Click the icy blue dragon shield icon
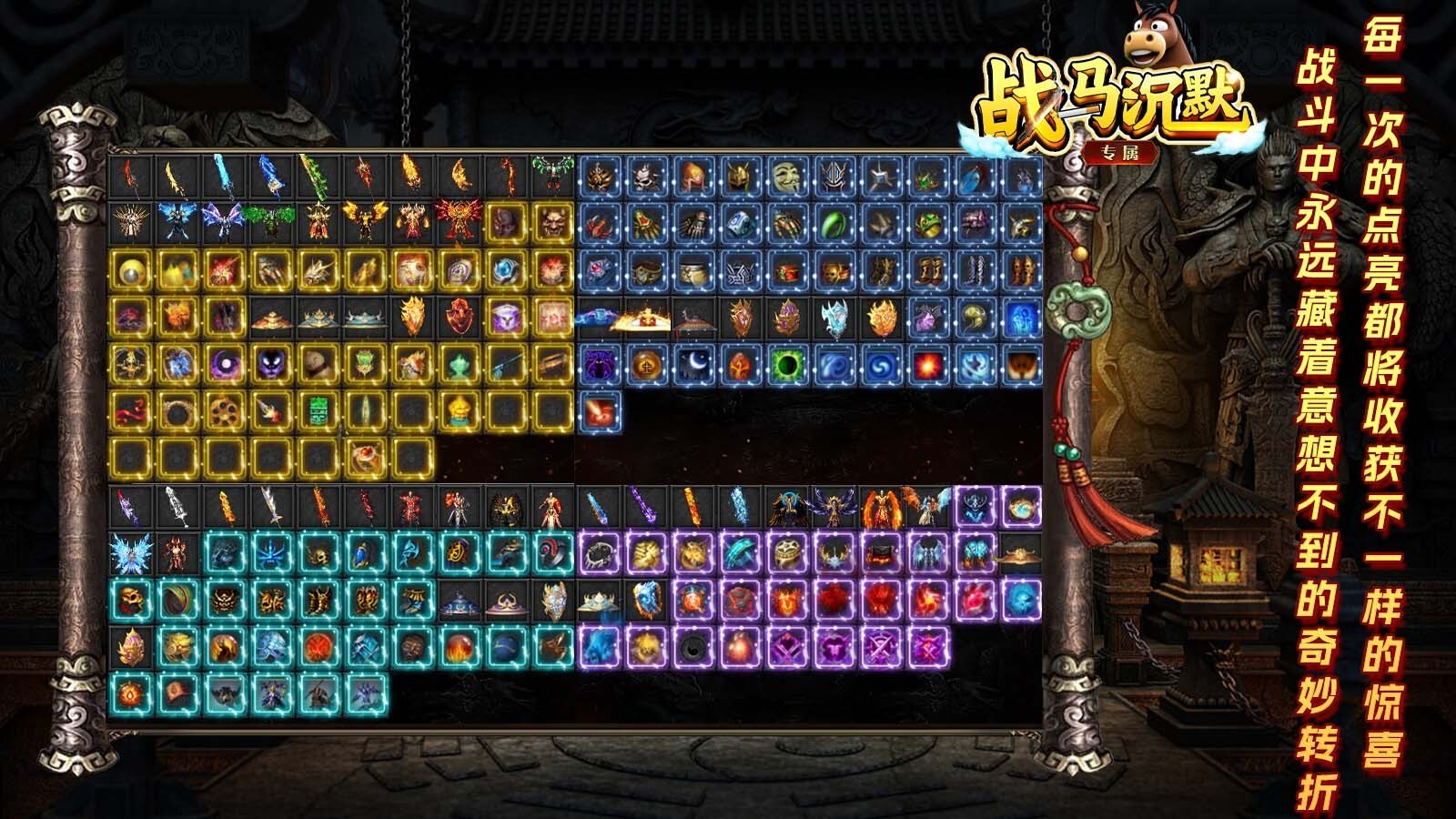Screen dimensions: 1456x819 835,317
